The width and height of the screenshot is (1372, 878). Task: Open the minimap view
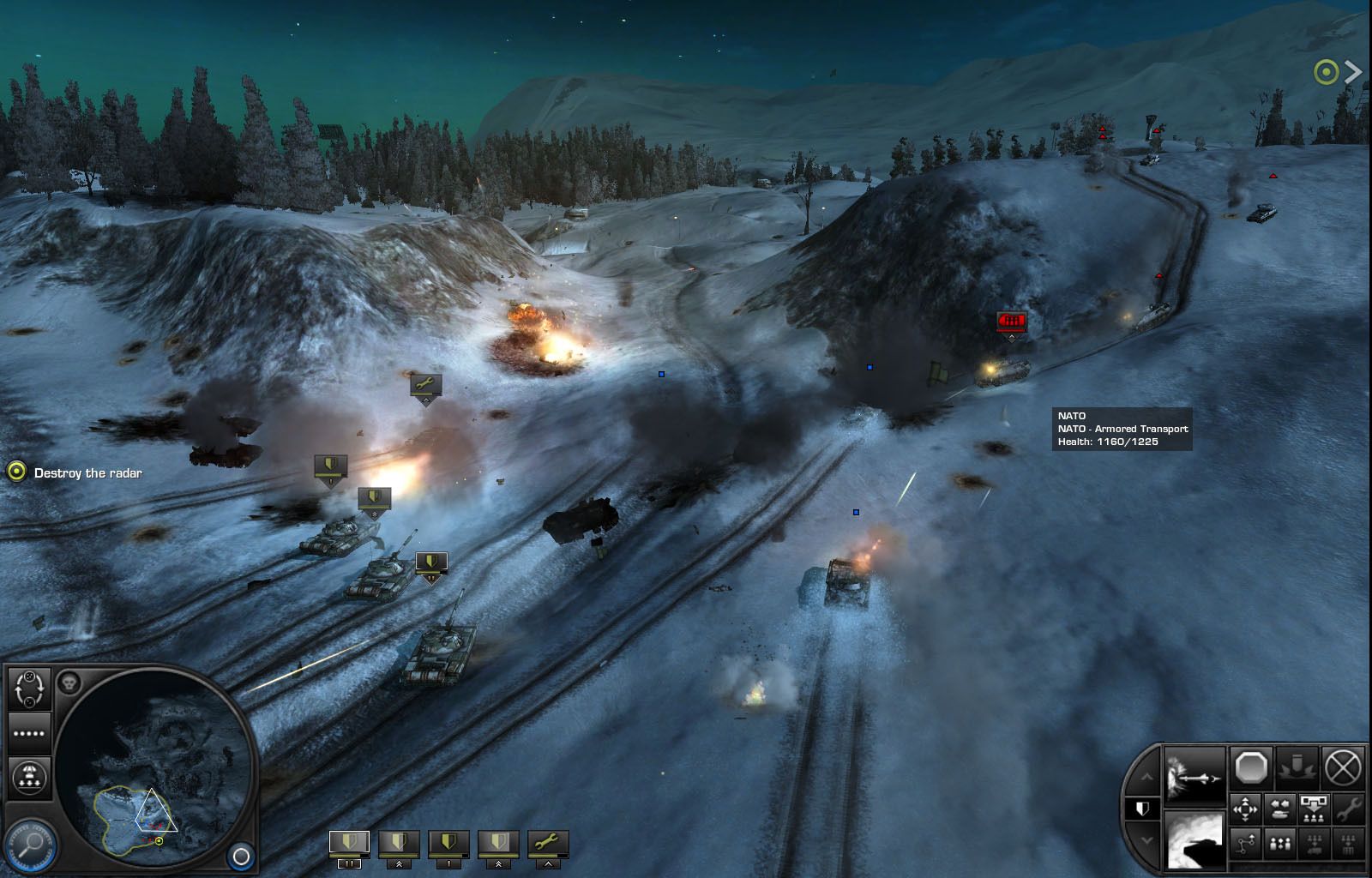click(154, 766)
